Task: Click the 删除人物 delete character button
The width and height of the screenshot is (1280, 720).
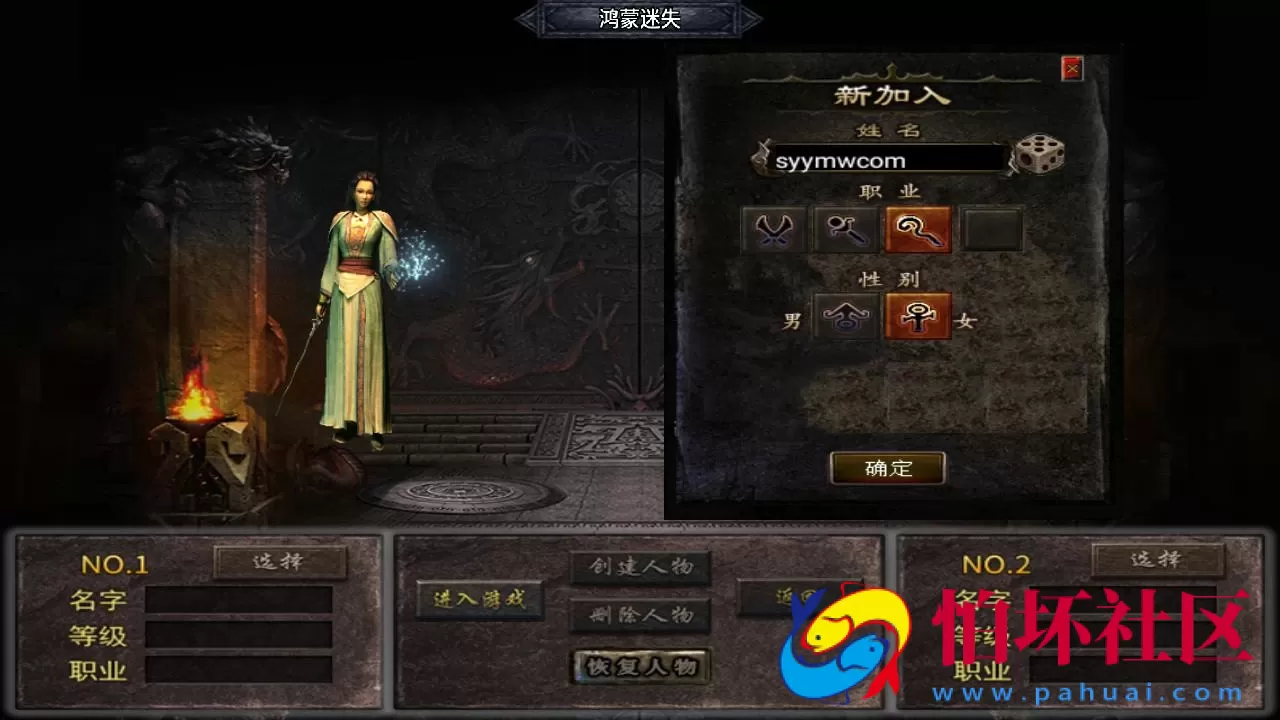Action: click(640, 614)
